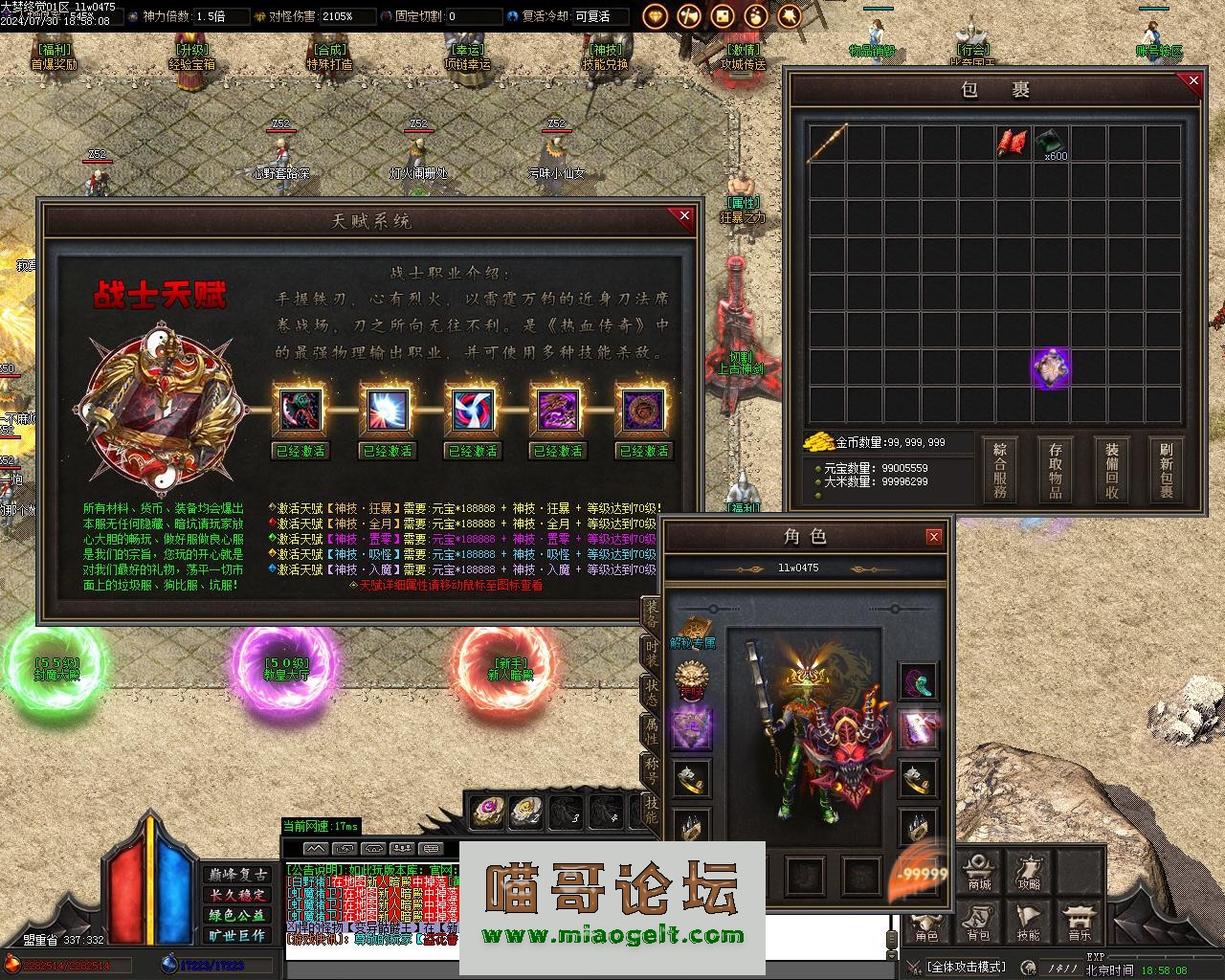Open the 称号 titles tab
This screenshot has height=980, width=1225.
651,768
